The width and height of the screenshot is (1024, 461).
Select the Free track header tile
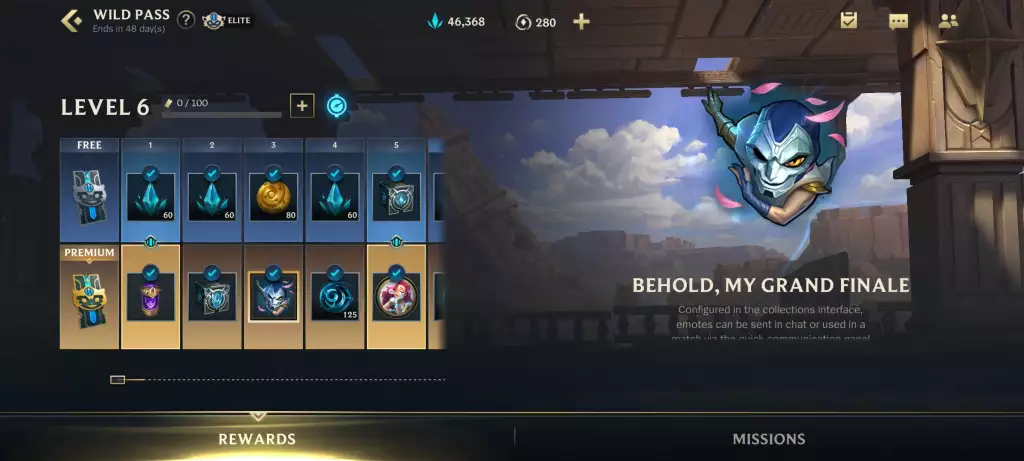tap(89, 190)
